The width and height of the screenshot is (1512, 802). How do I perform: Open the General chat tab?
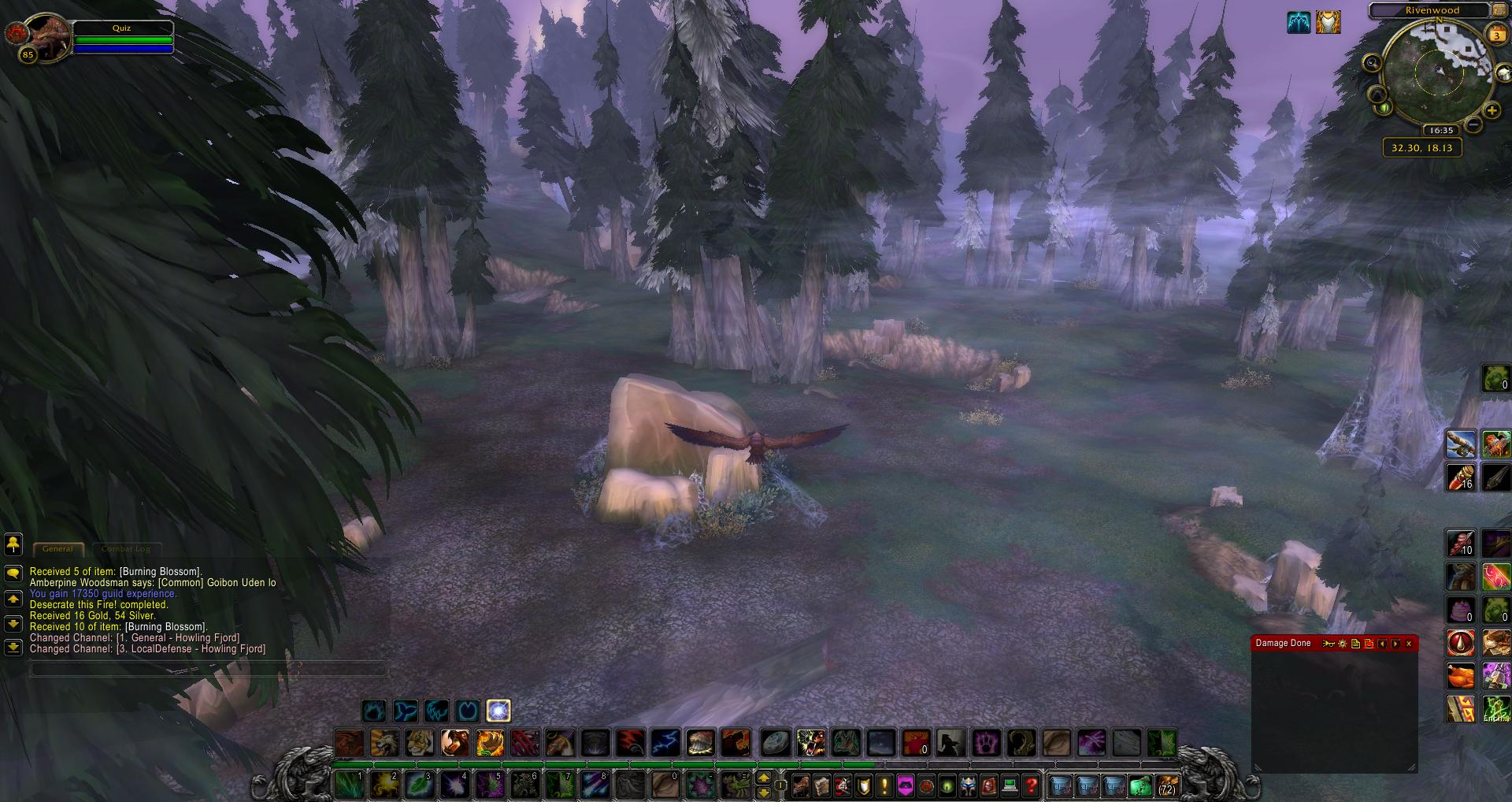pyautogui.click(x=57, y=549)
